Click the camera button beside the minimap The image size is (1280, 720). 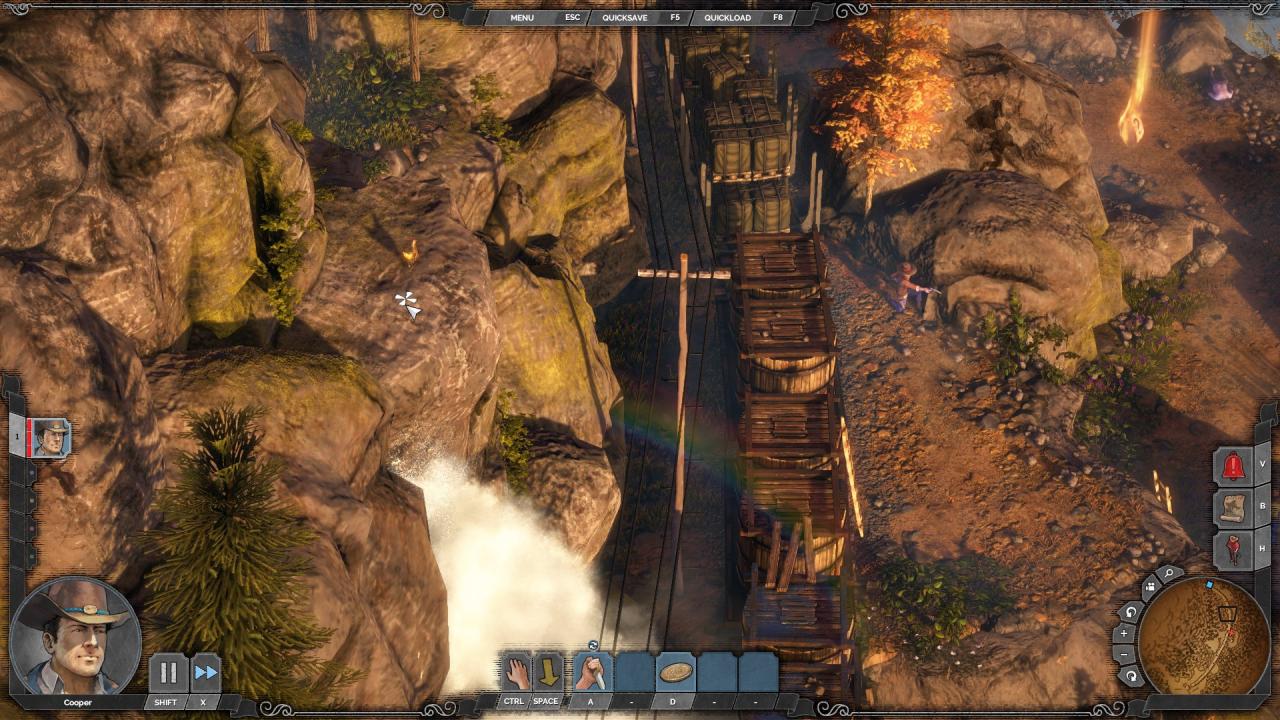coord(1149,586)
